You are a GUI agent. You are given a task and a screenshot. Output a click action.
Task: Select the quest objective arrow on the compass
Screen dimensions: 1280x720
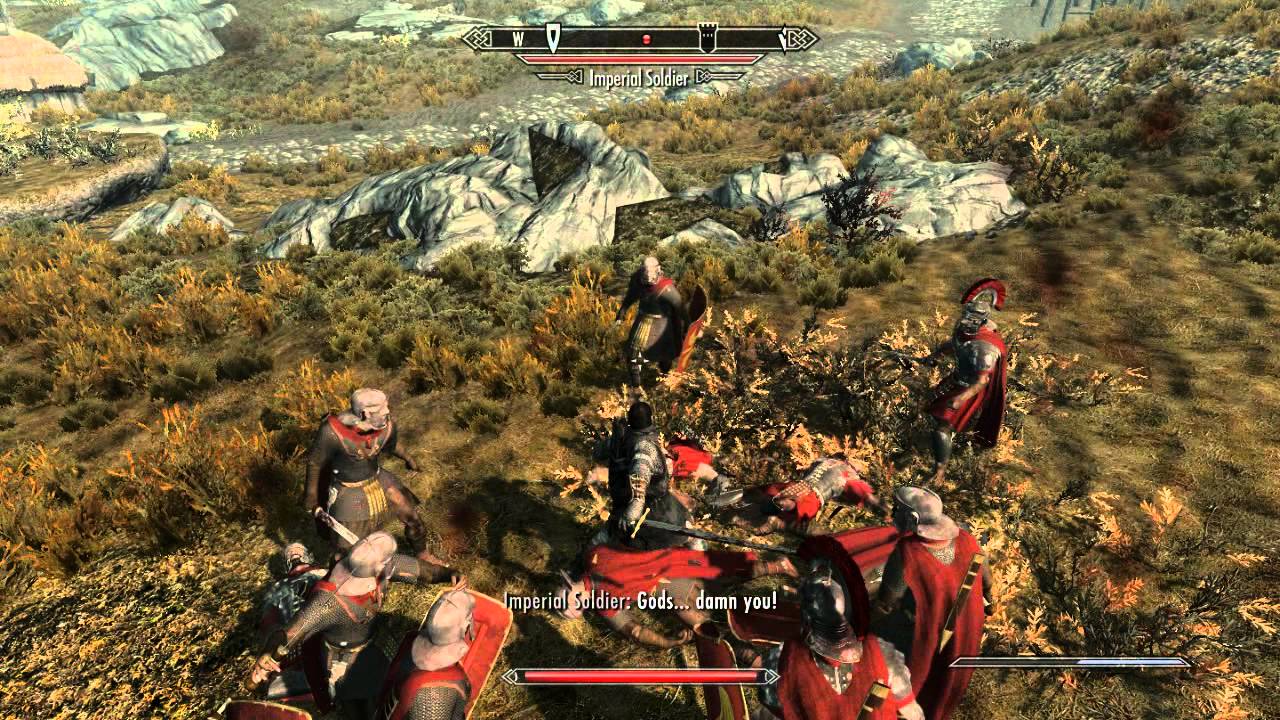[551, 39]
